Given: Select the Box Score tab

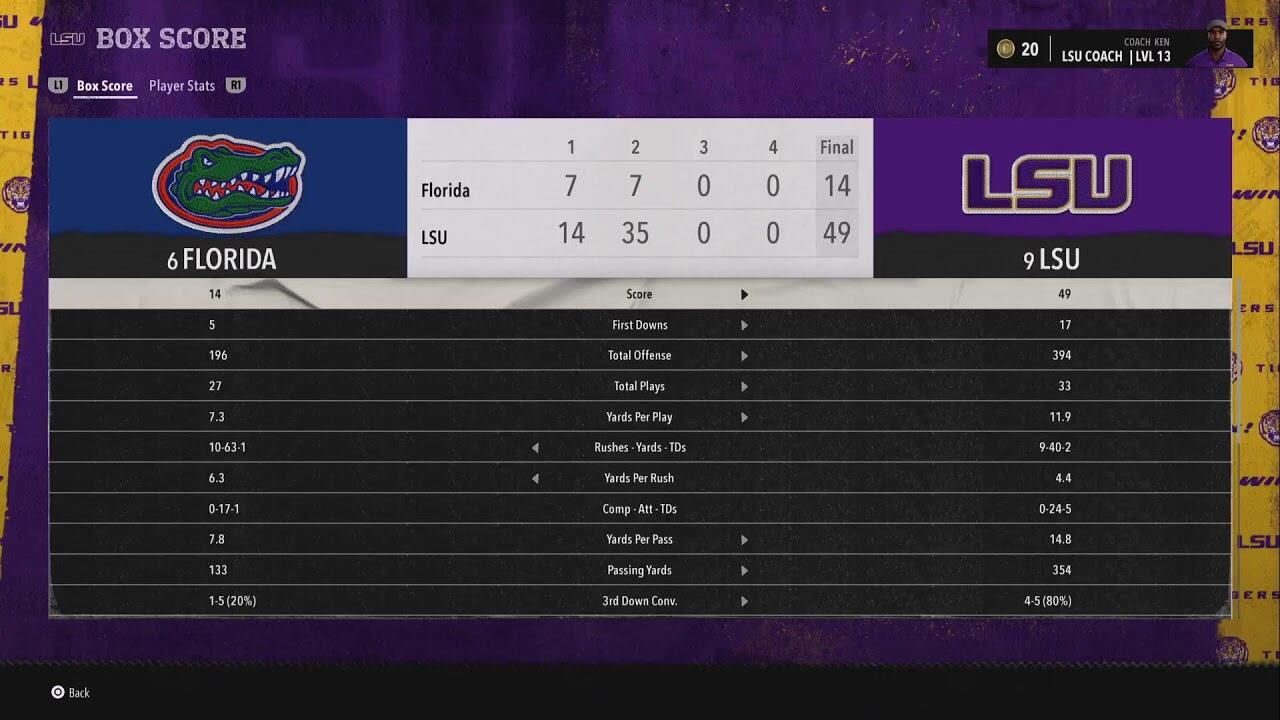Looking at the screenshot, I should point(104,86).
